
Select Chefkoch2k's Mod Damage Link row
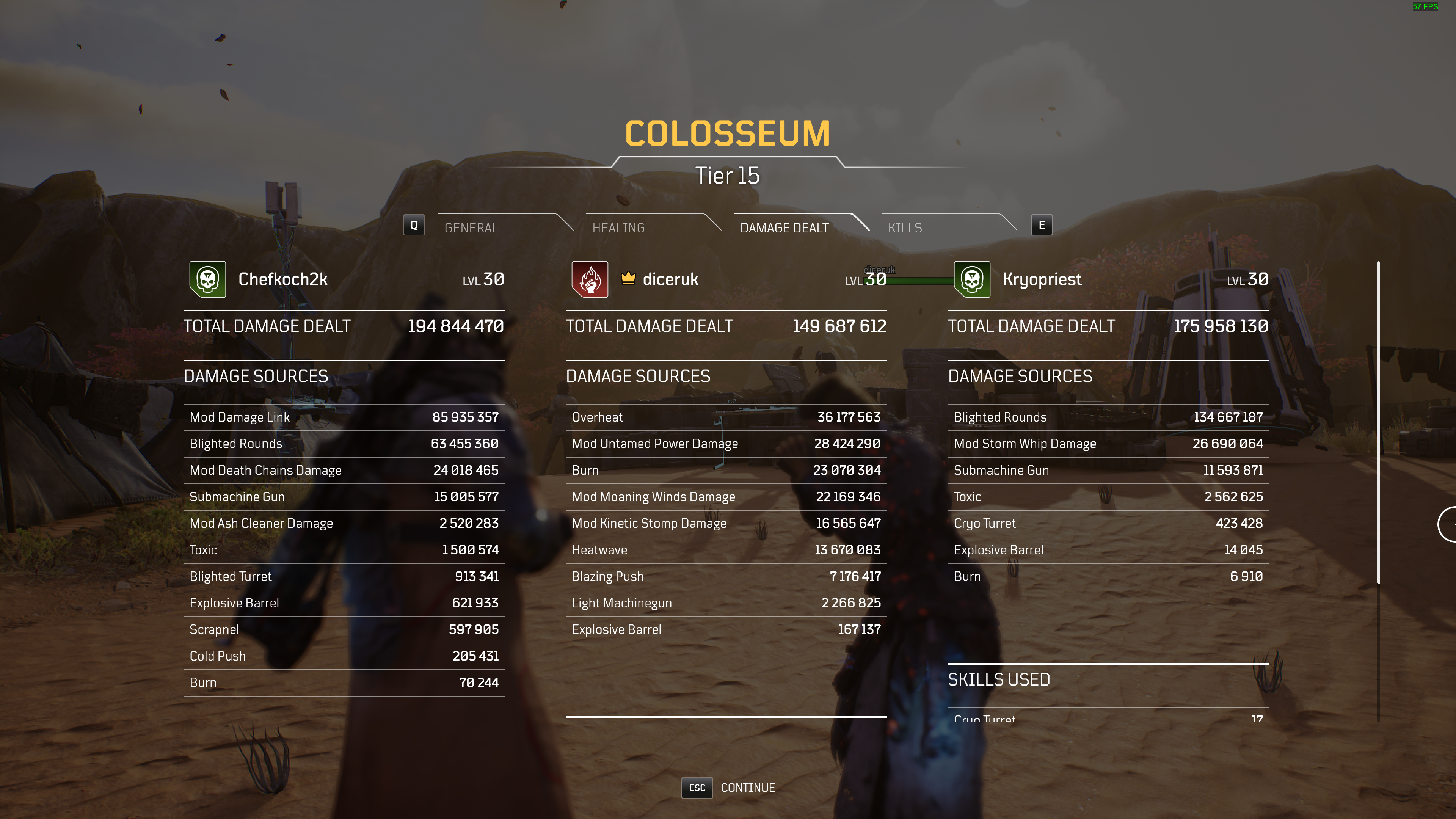coord(344,417)
